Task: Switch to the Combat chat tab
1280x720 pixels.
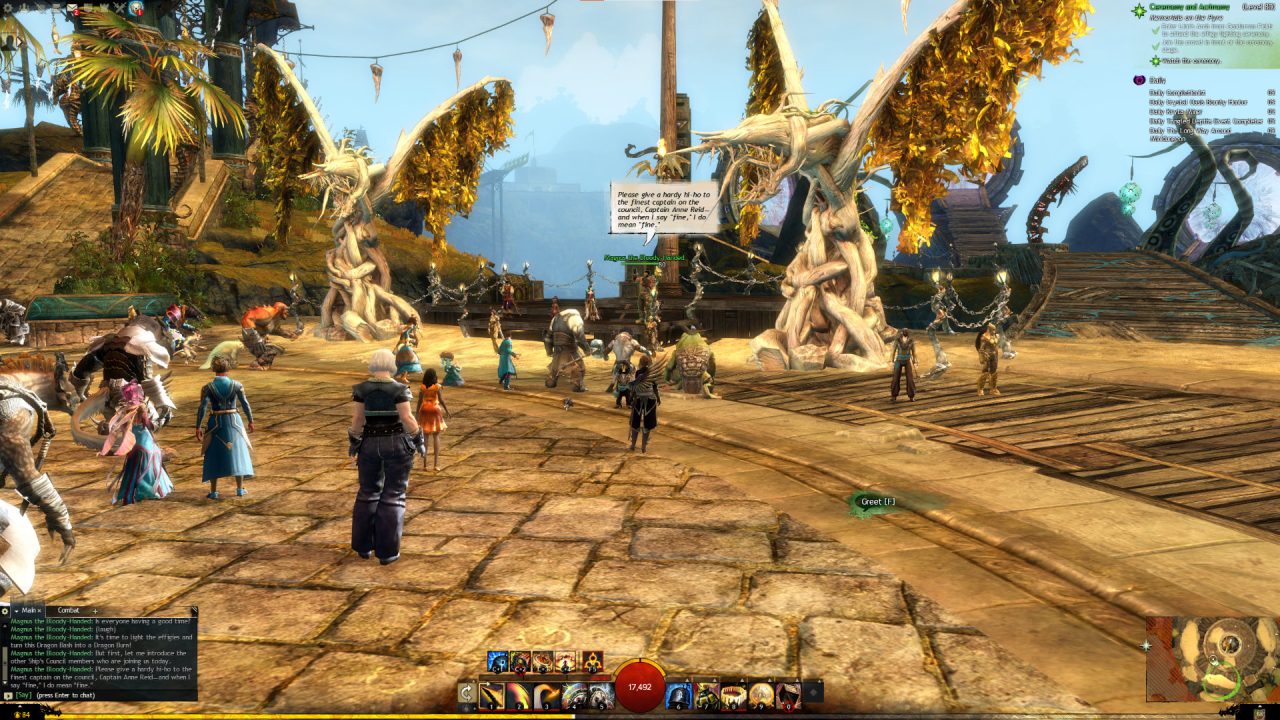Action: pyautogui.click(x=69, y=610)
